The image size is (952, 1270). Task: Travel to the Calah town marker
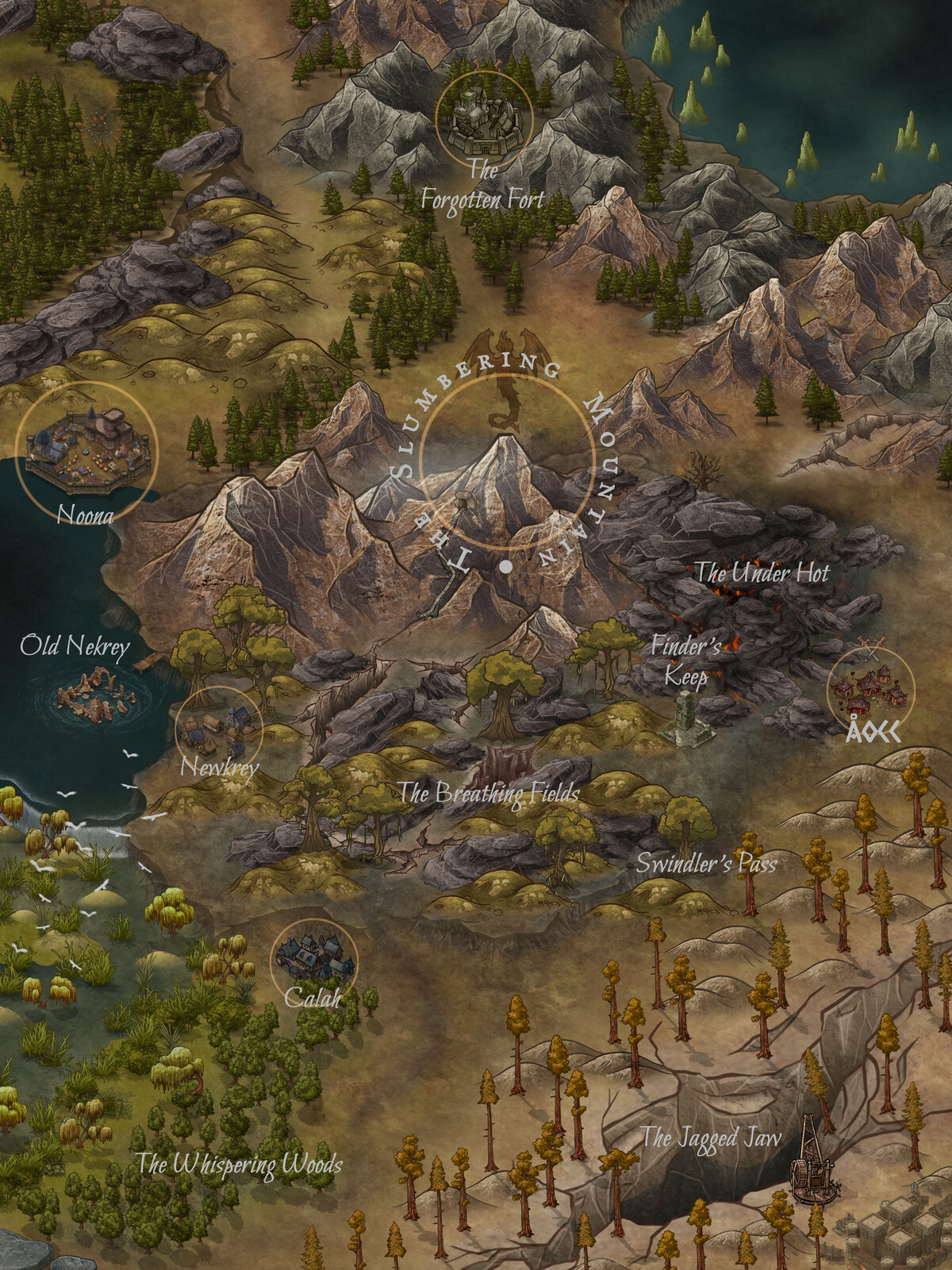pyautogui.click(x=314, y=960)
